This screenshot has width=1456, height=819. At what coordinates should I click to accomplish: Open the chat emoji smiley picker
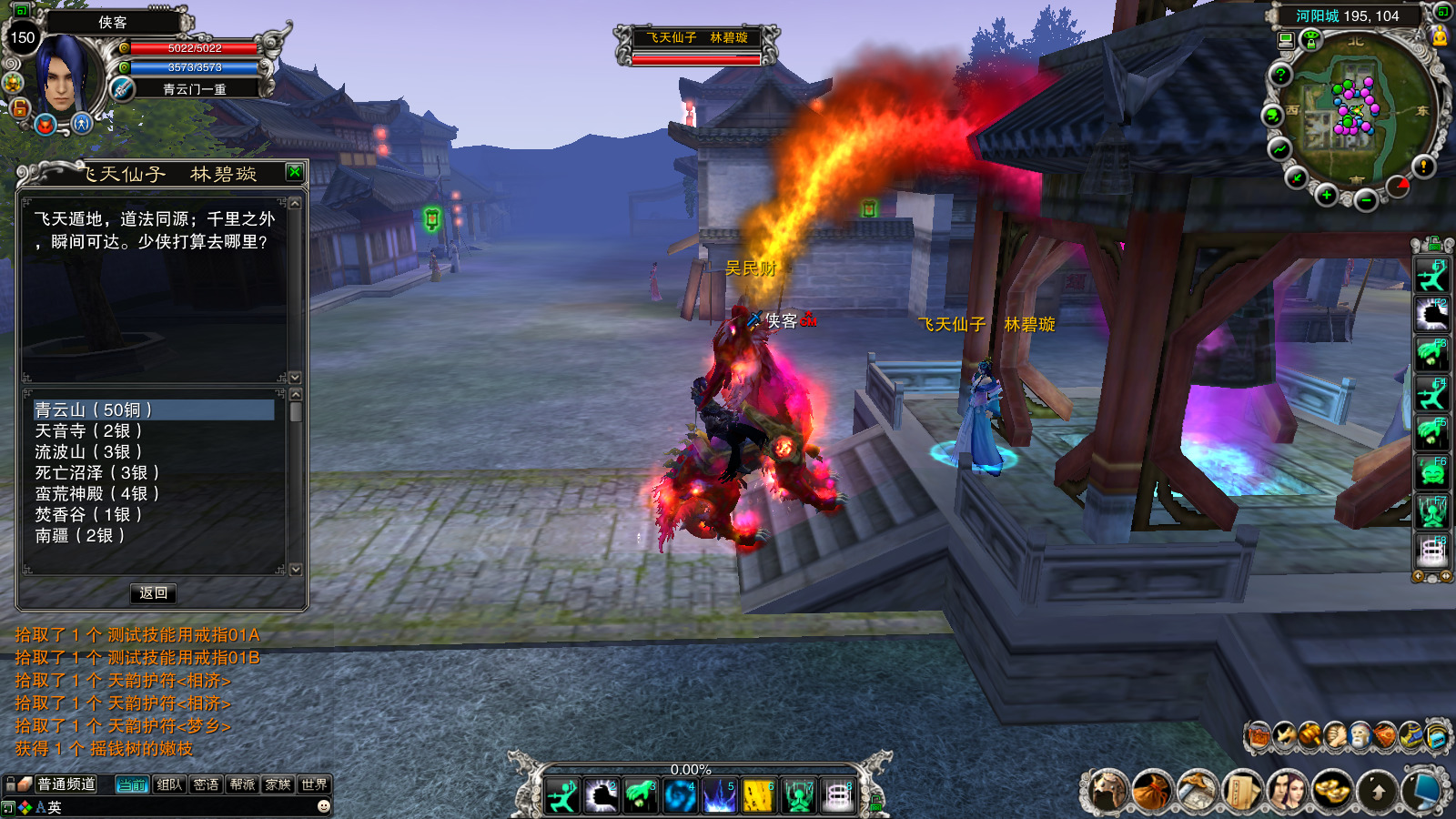(323, 806)
